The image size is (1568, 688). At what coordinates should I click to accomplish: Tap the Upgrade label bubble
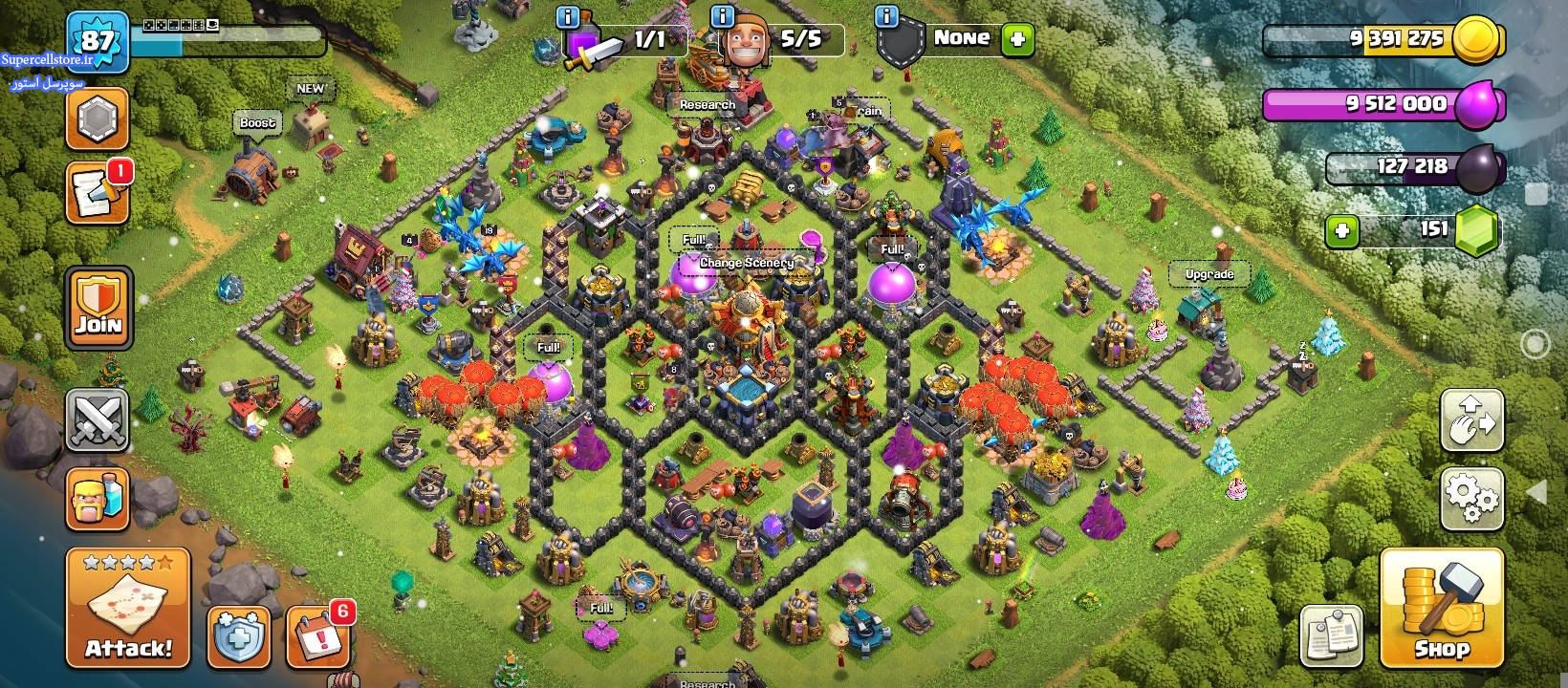pyautogui.click(x=1209, y=274)
